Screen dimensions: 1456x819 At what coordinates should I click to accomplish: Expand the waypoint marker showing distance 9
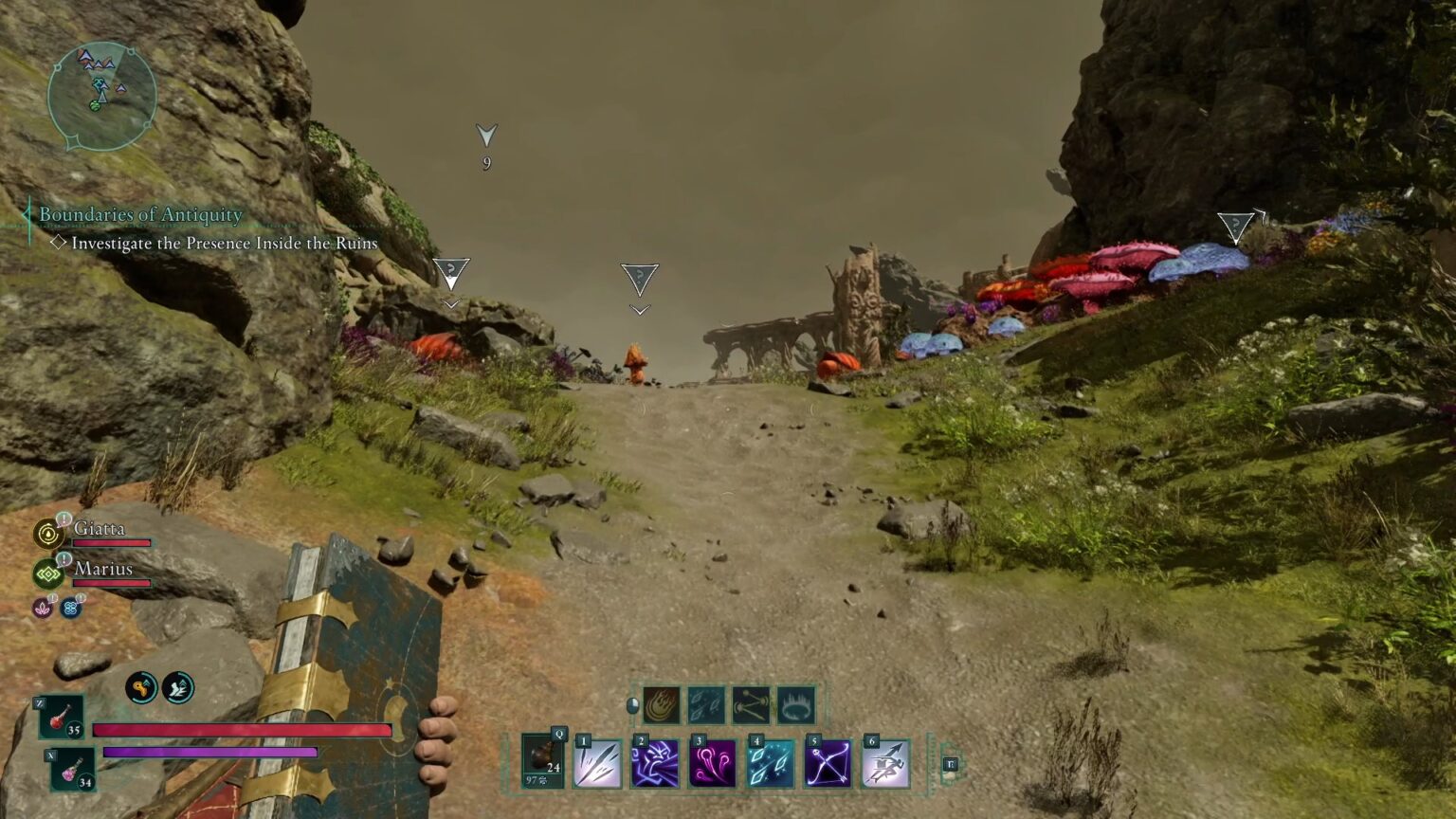tap(486, 137)
